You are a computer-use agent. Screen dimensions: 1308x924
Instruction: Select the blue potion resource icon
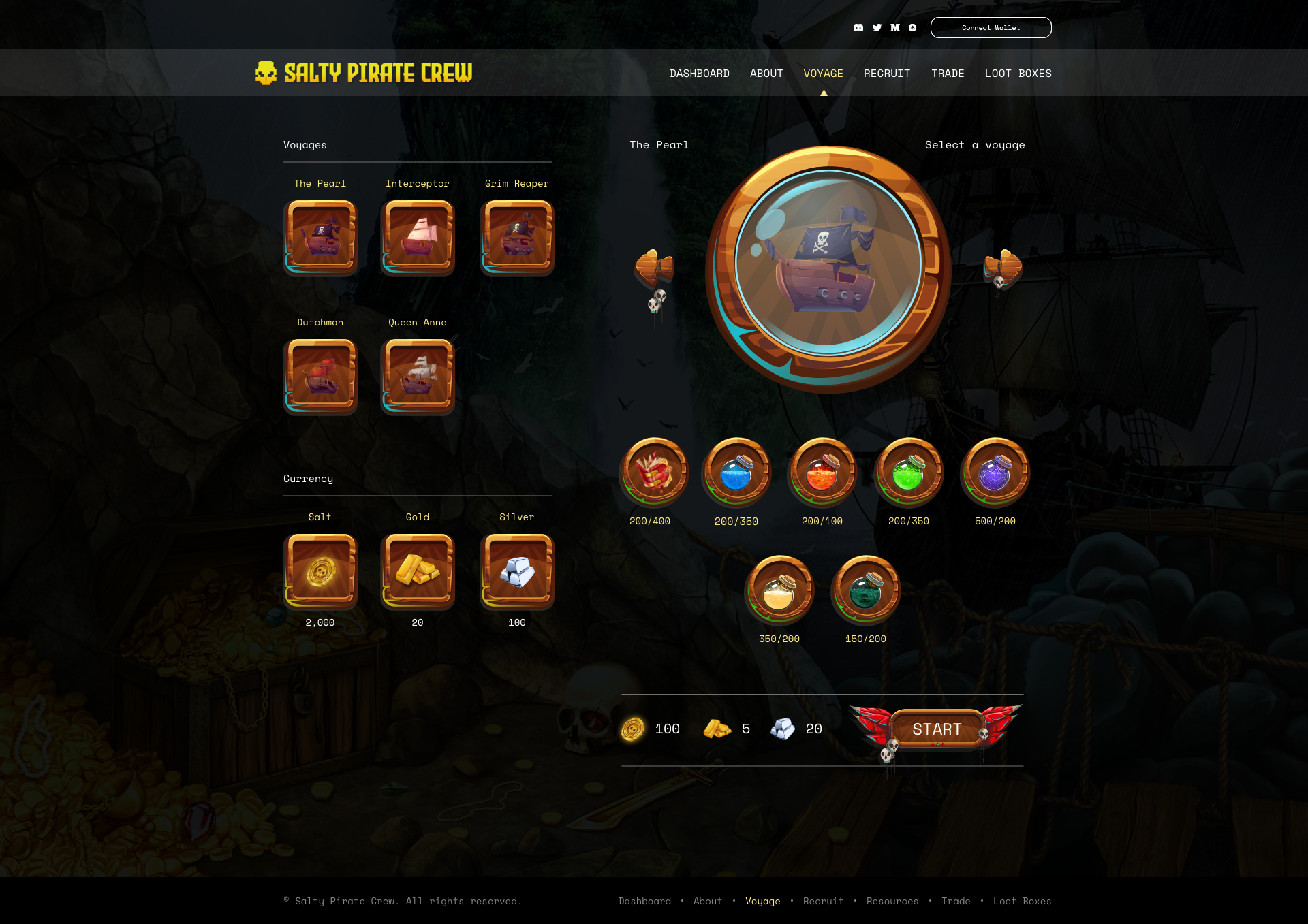736,472
